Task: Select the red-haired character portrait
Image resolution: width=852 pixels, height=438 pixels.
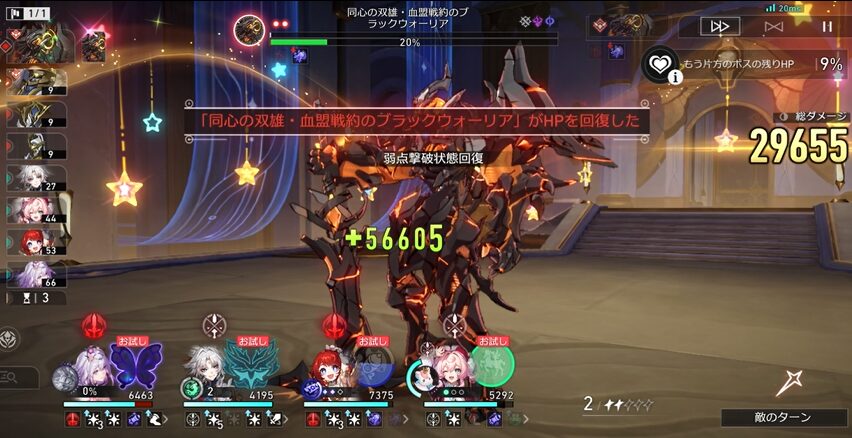Action: coord(330,368)
